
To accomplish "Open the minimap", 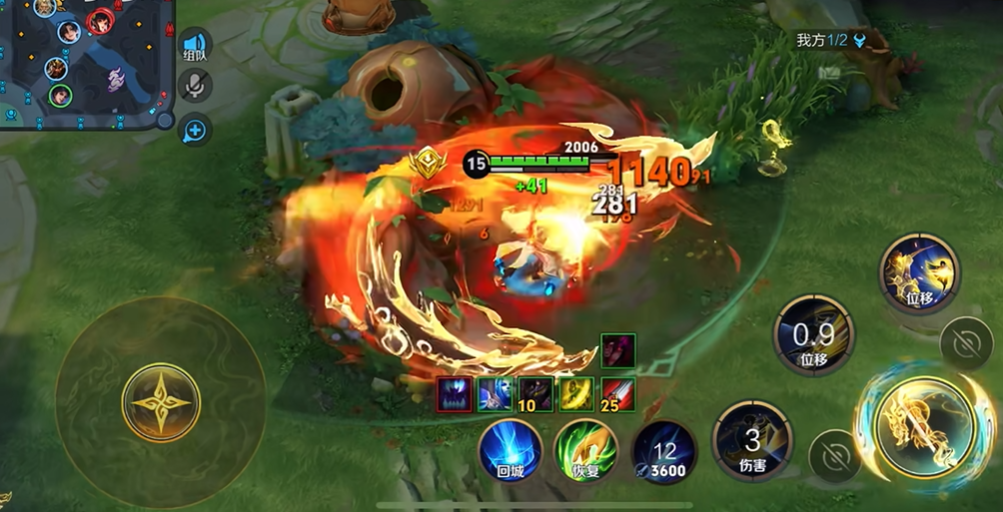I will [x=85, y=60].
